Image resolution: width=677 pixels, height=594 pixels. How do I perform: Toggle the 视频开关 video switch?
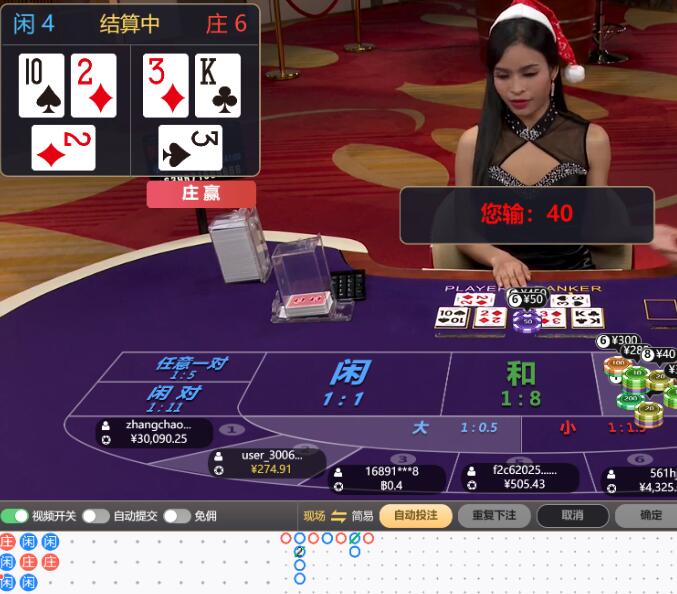(15, 516)
